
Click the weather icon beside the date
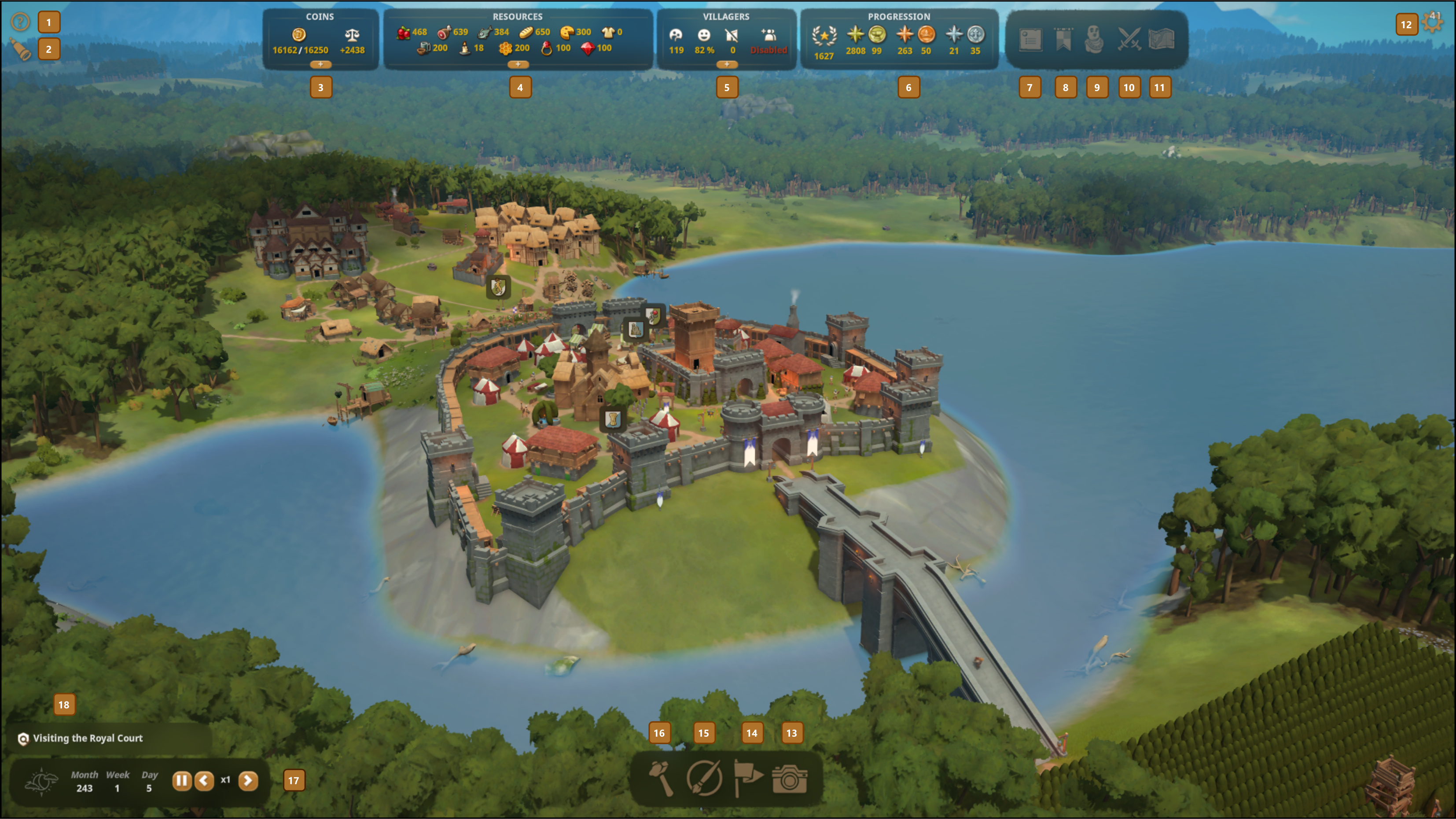tap(41, 782)
